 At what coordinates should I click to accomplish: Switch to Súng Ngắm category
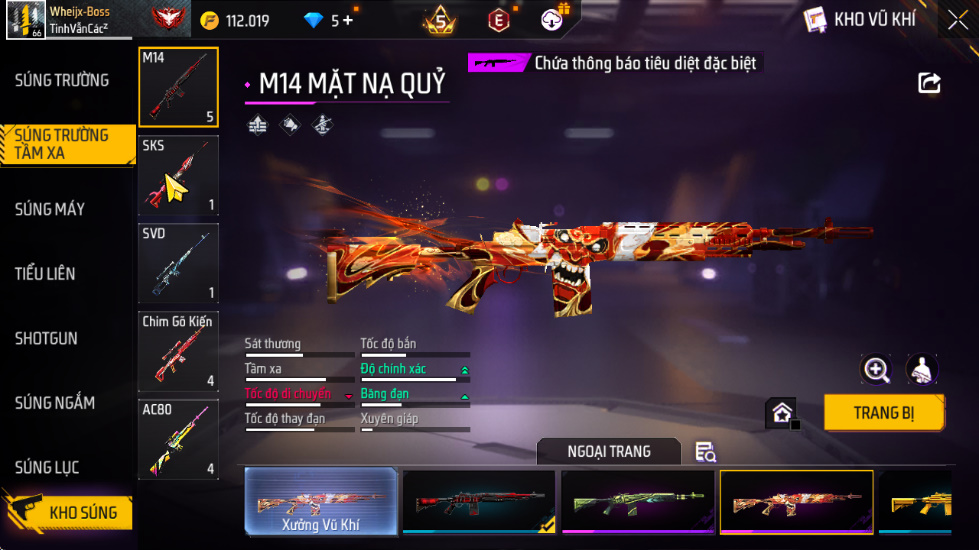click(55, 403)
